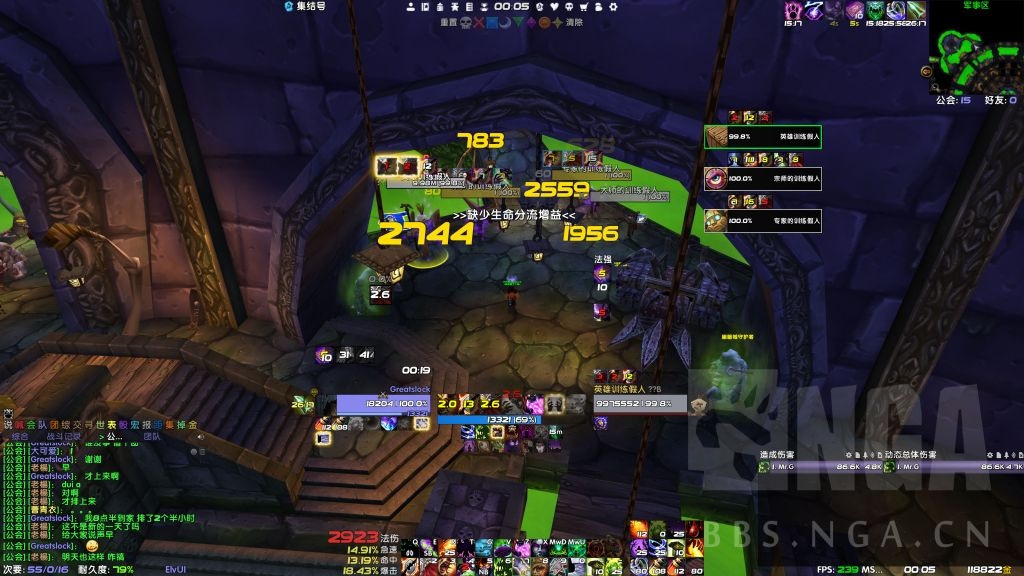
Task: Click the Greatslock player health frame
Action: [x=383, y=403]
